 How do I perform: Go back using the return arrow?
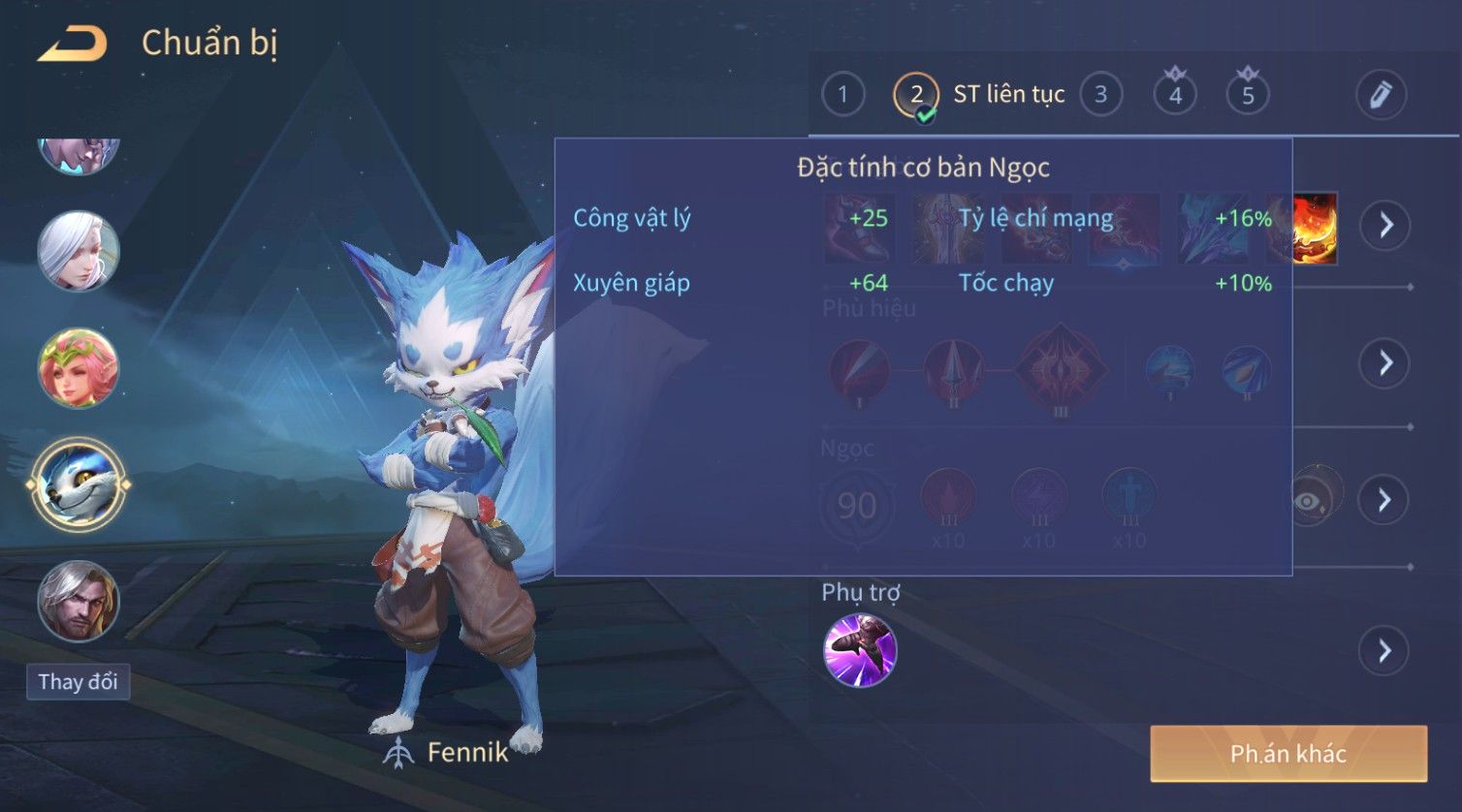(x=73, y=44)
